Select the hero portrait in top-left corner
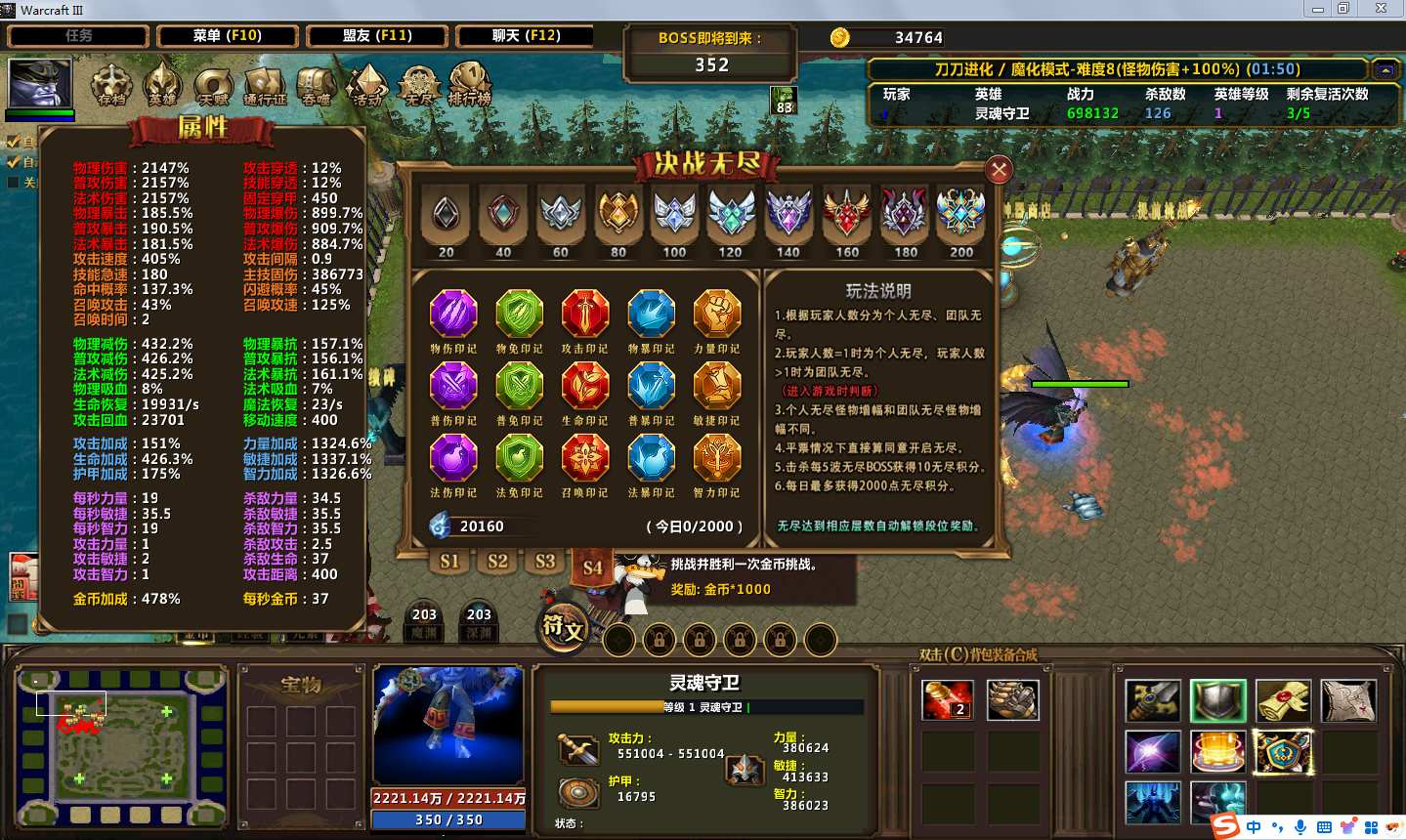The width and height of the screenshot is (1406, 840). coord(40,85)
